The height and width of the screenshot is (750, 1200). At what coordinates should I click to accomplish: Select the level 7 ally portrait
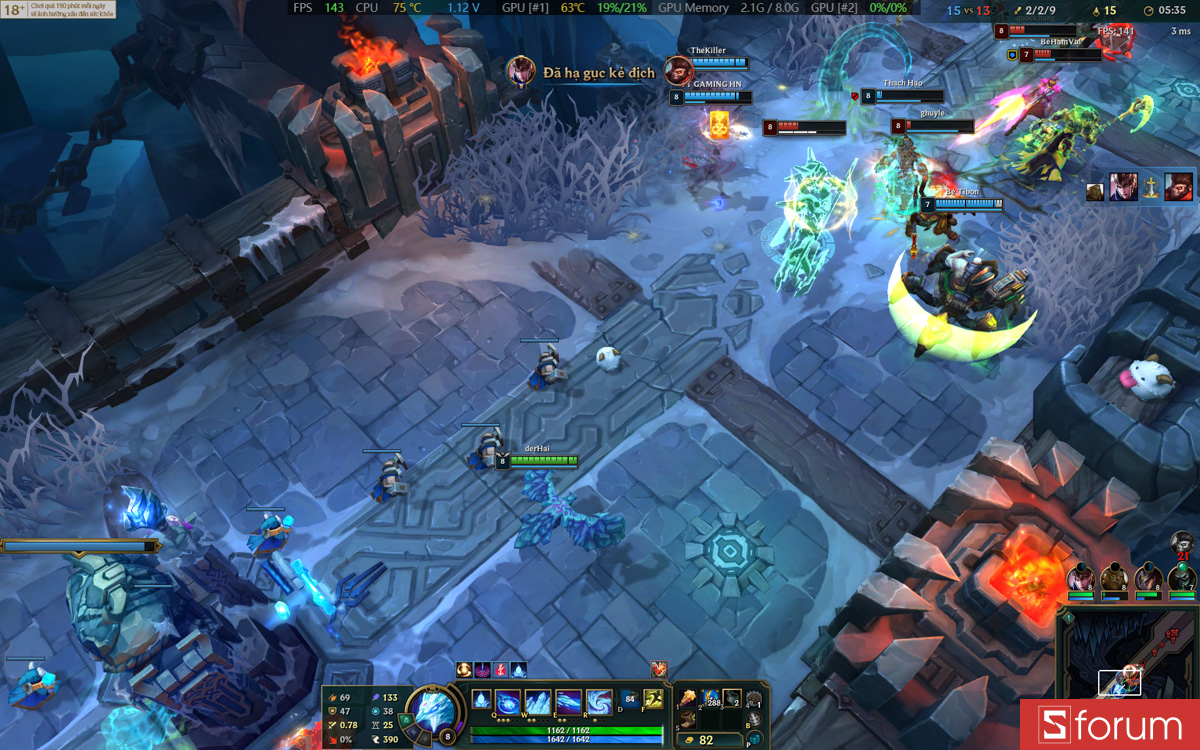[1181, 578]
